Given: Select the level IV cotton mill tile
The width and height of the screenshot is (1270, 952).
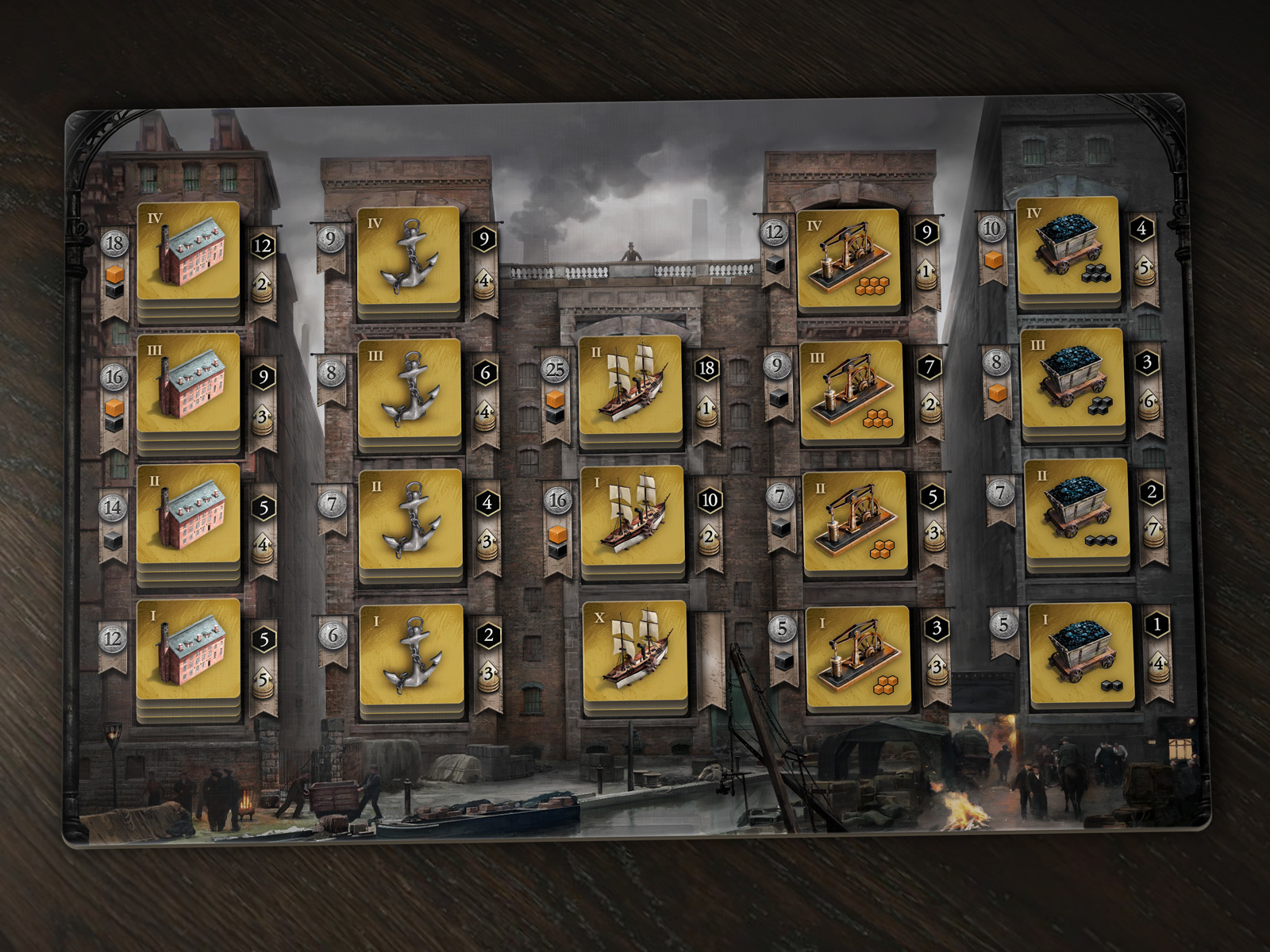Looking at the screenshot, I should [x=188, y=251].
